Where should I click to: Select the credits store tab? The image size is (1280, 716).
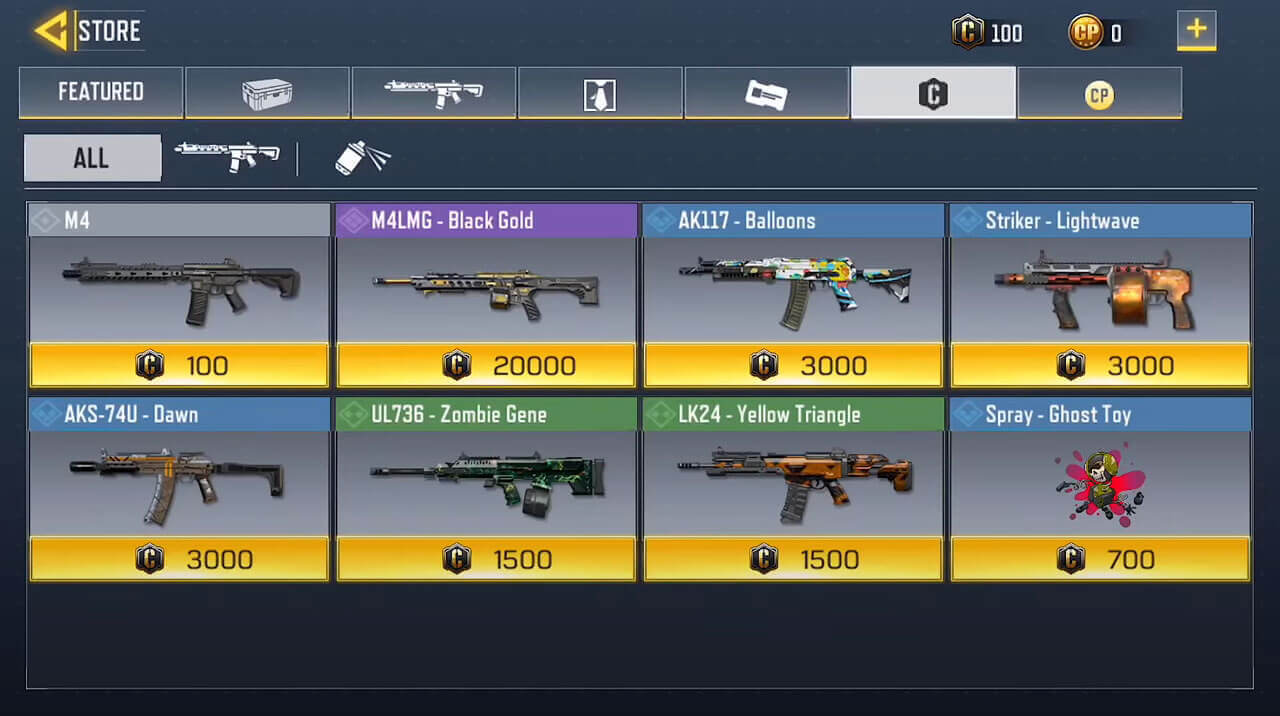(x=932, y=93)
